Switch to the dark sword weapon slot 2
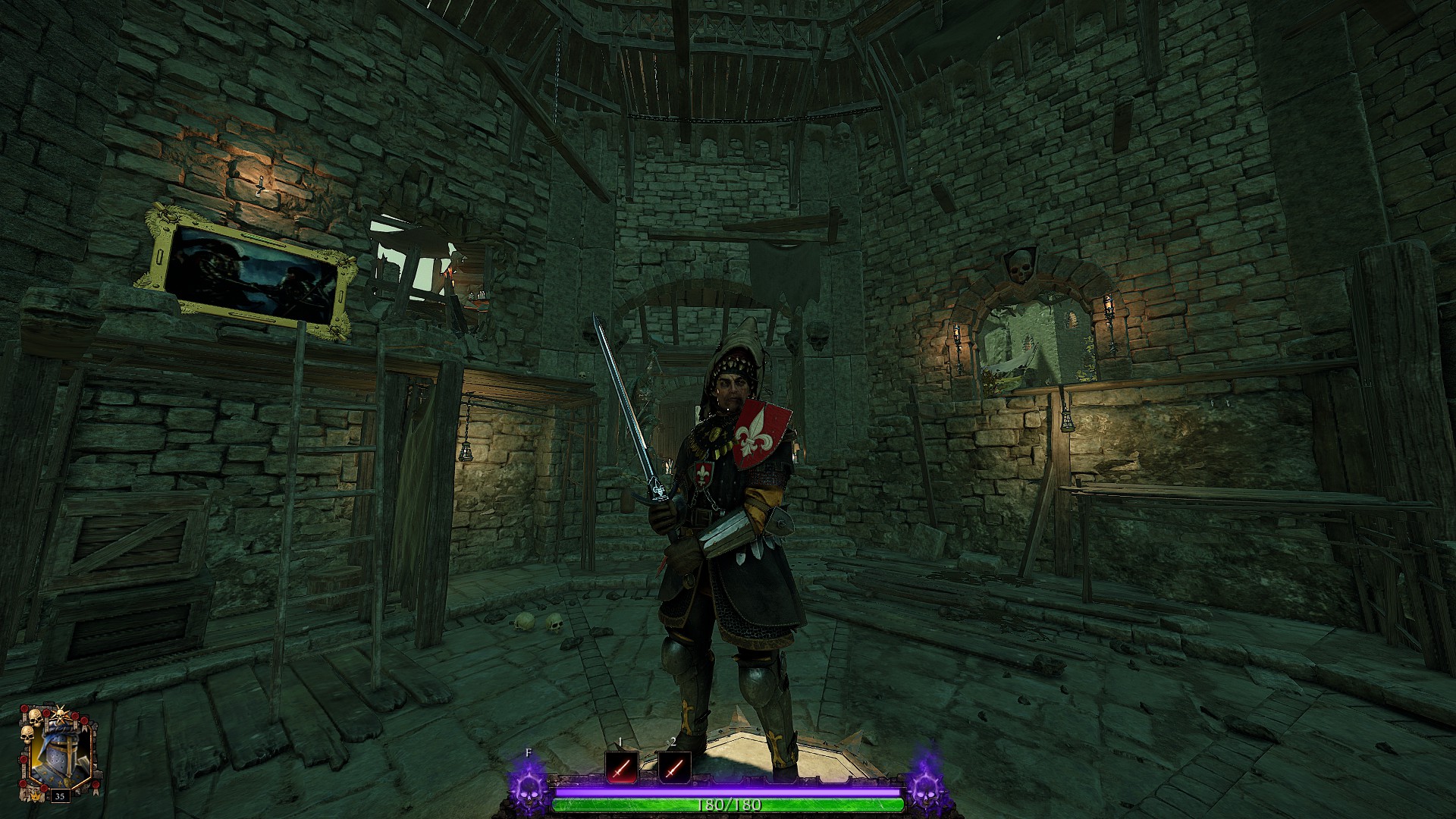Image resolution: width=1456 pixels, height=819 pixels. tap(674, 769)
